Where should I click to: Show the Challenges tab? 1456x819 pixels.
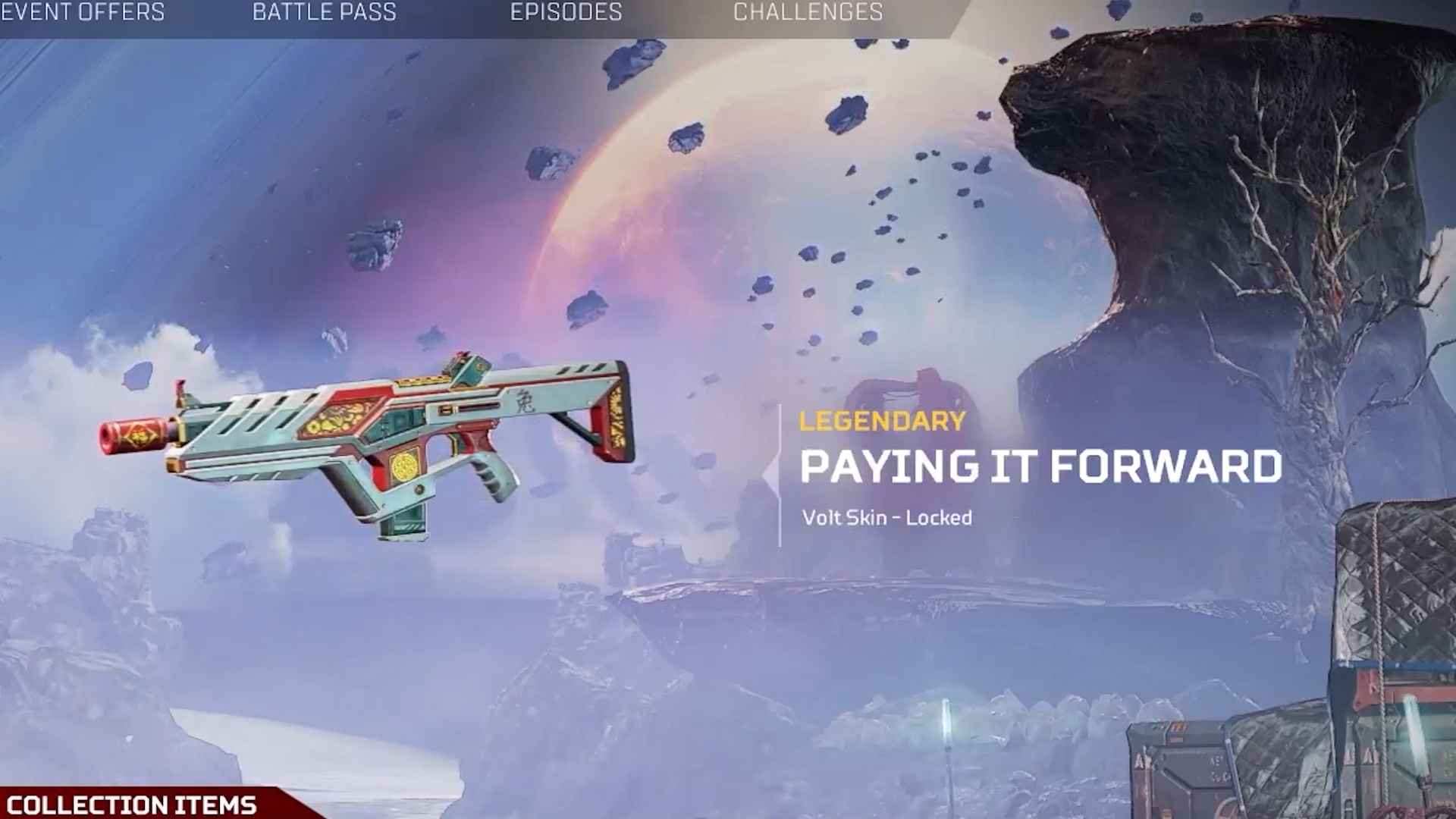(x=808, y=13)
